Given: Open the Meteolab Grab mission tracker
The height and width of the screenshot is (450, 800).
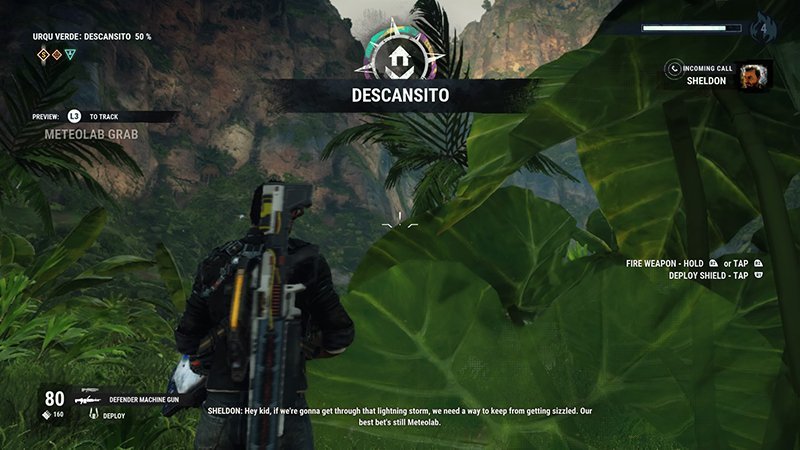Looking at the screenshot, I should click(91, 133).
